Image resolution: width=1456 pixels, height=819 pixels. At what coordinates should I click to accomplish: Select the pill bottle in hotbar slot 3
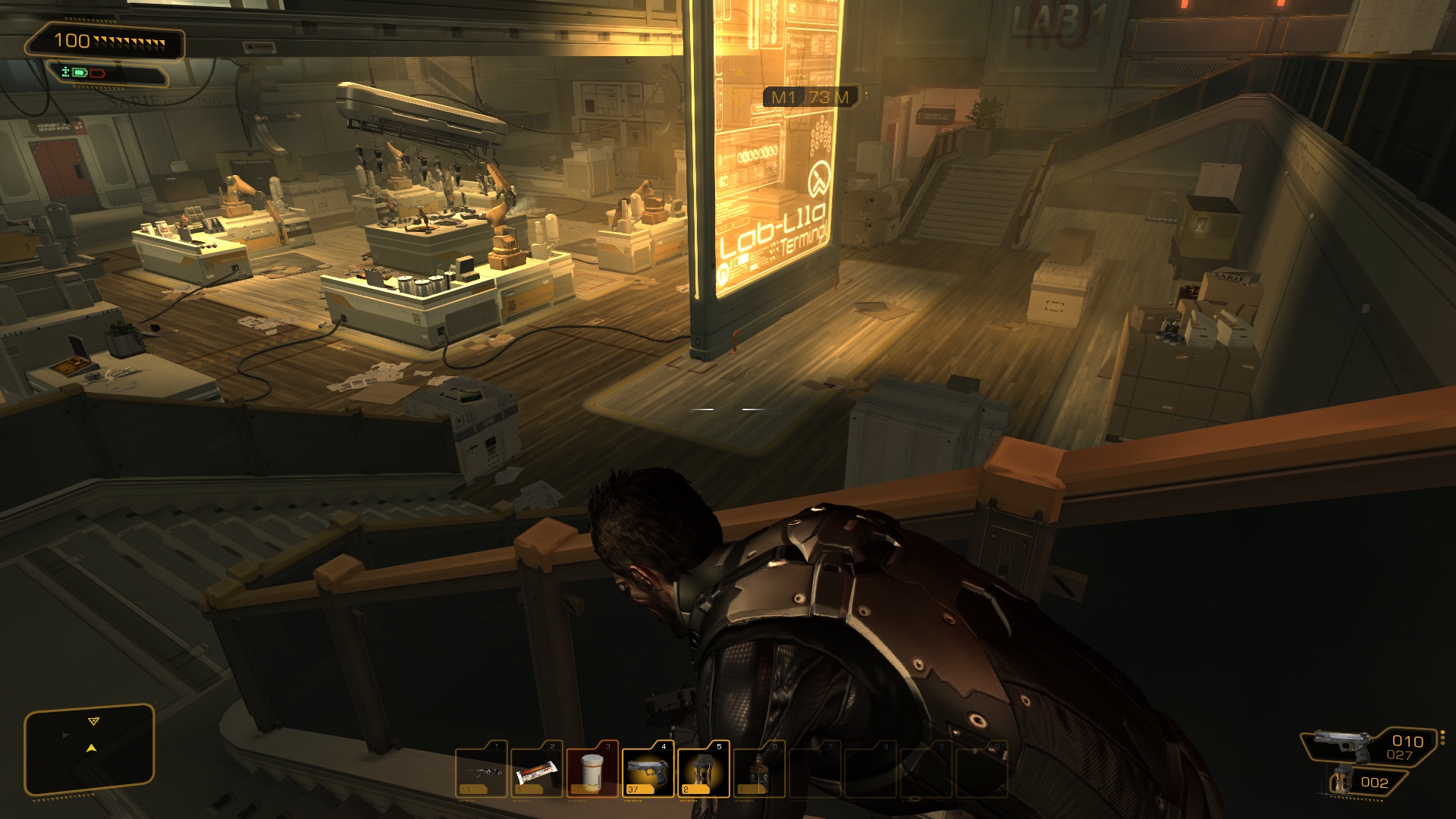592,770
